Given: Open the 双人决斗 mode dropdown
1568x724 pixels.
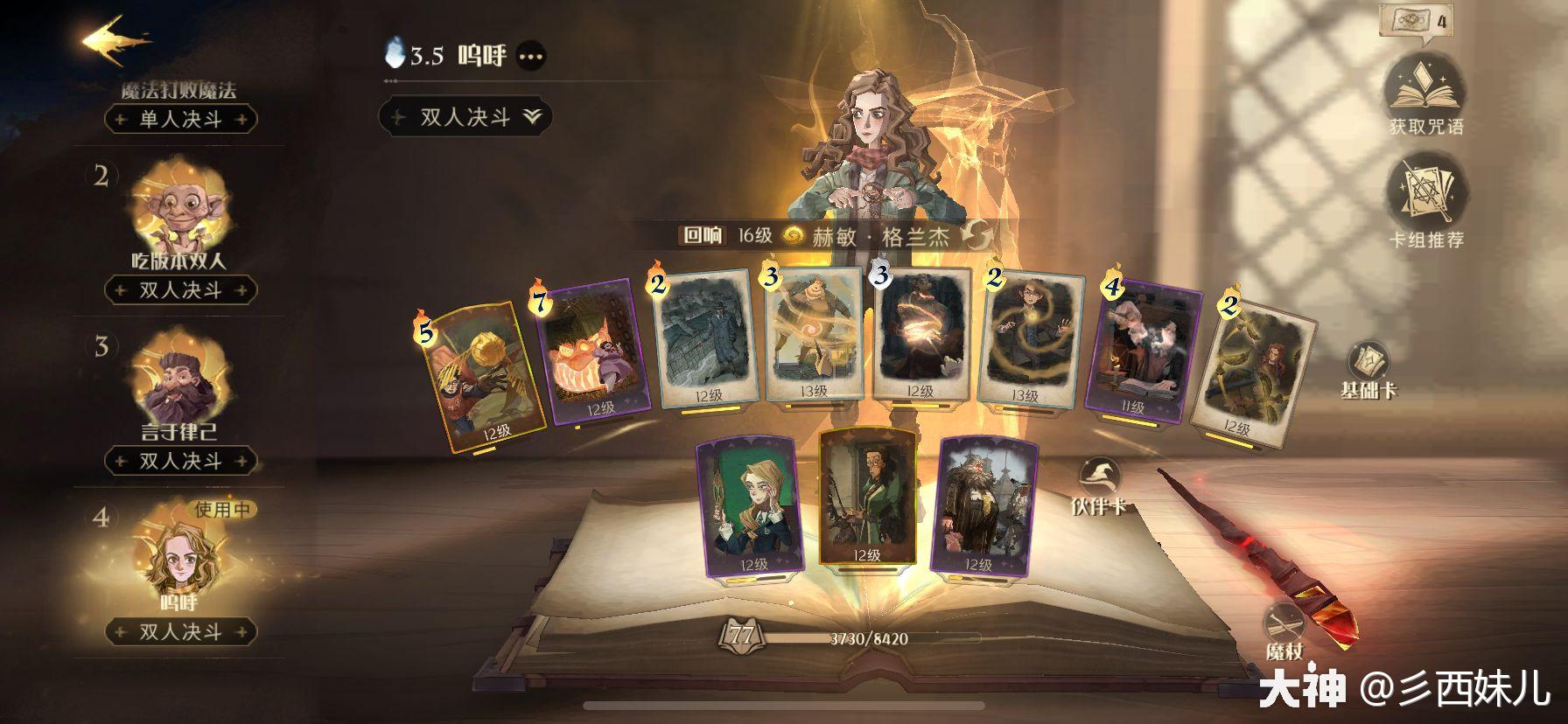Looking at the screenshot, I should coord(465,117).
